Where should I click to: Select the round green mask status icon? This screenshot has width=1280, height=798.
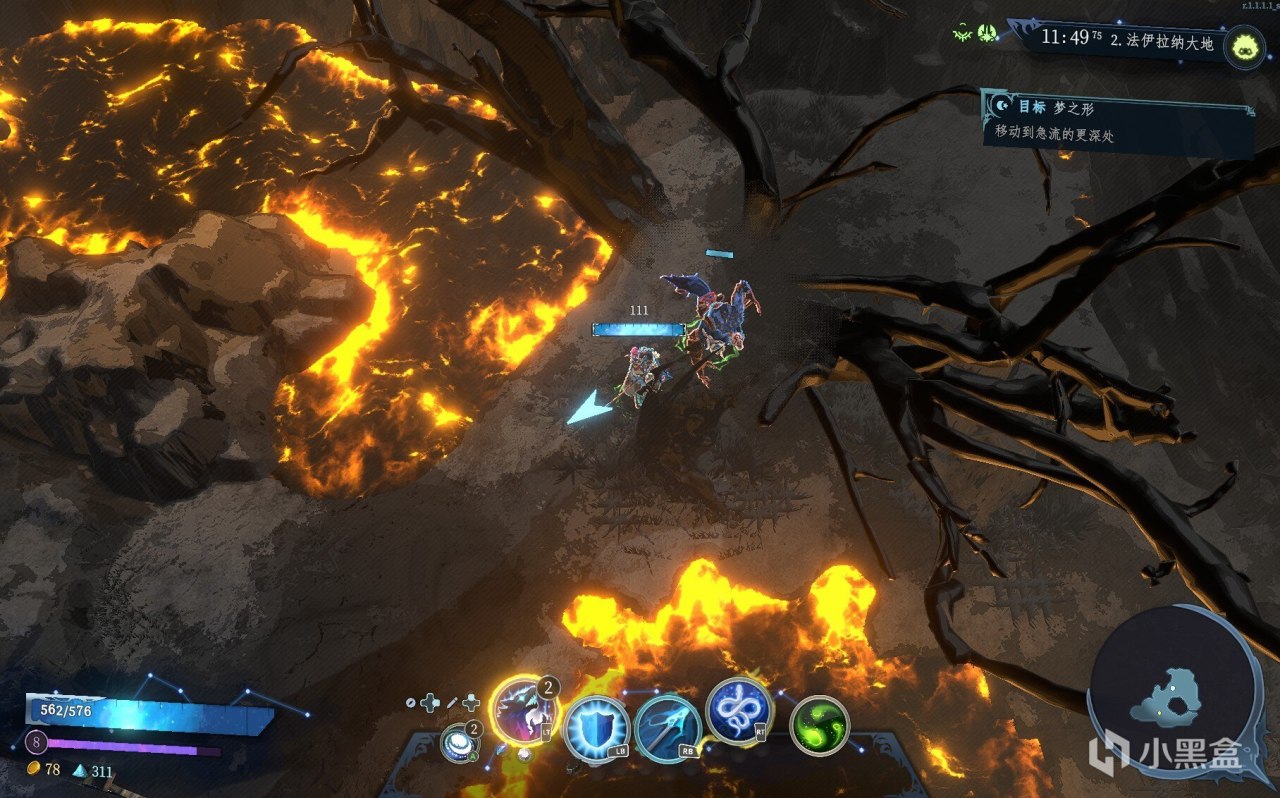[987, 34]
